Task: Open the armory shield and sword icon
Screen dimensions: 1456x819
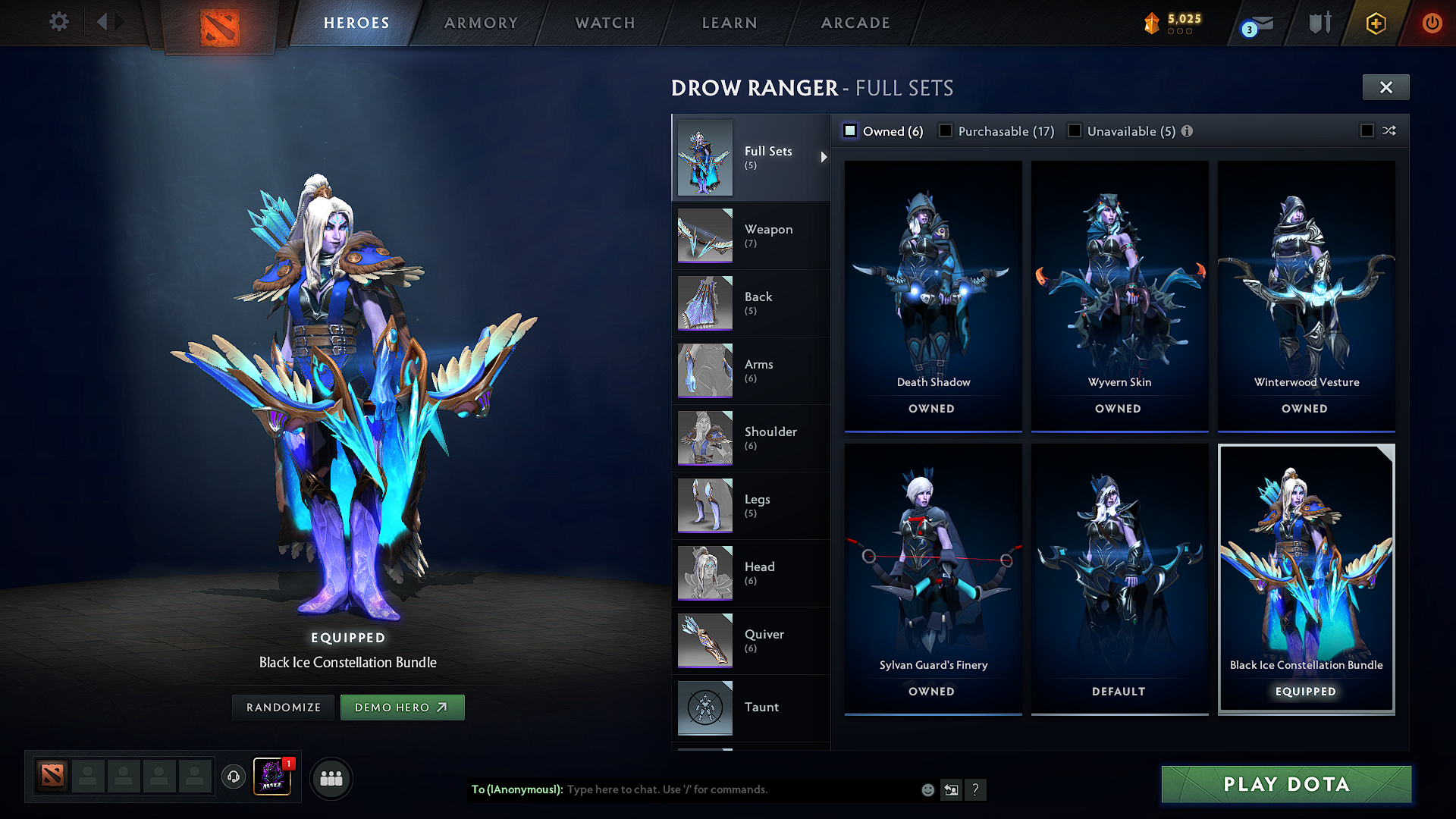Action: tap(1319, 23)
